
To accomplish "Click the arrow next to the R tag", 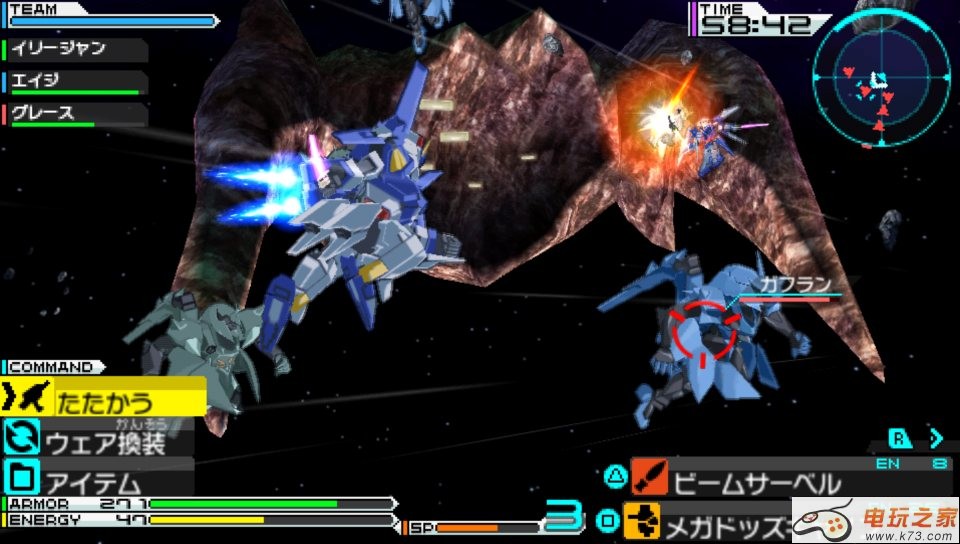I will [936, 438].
